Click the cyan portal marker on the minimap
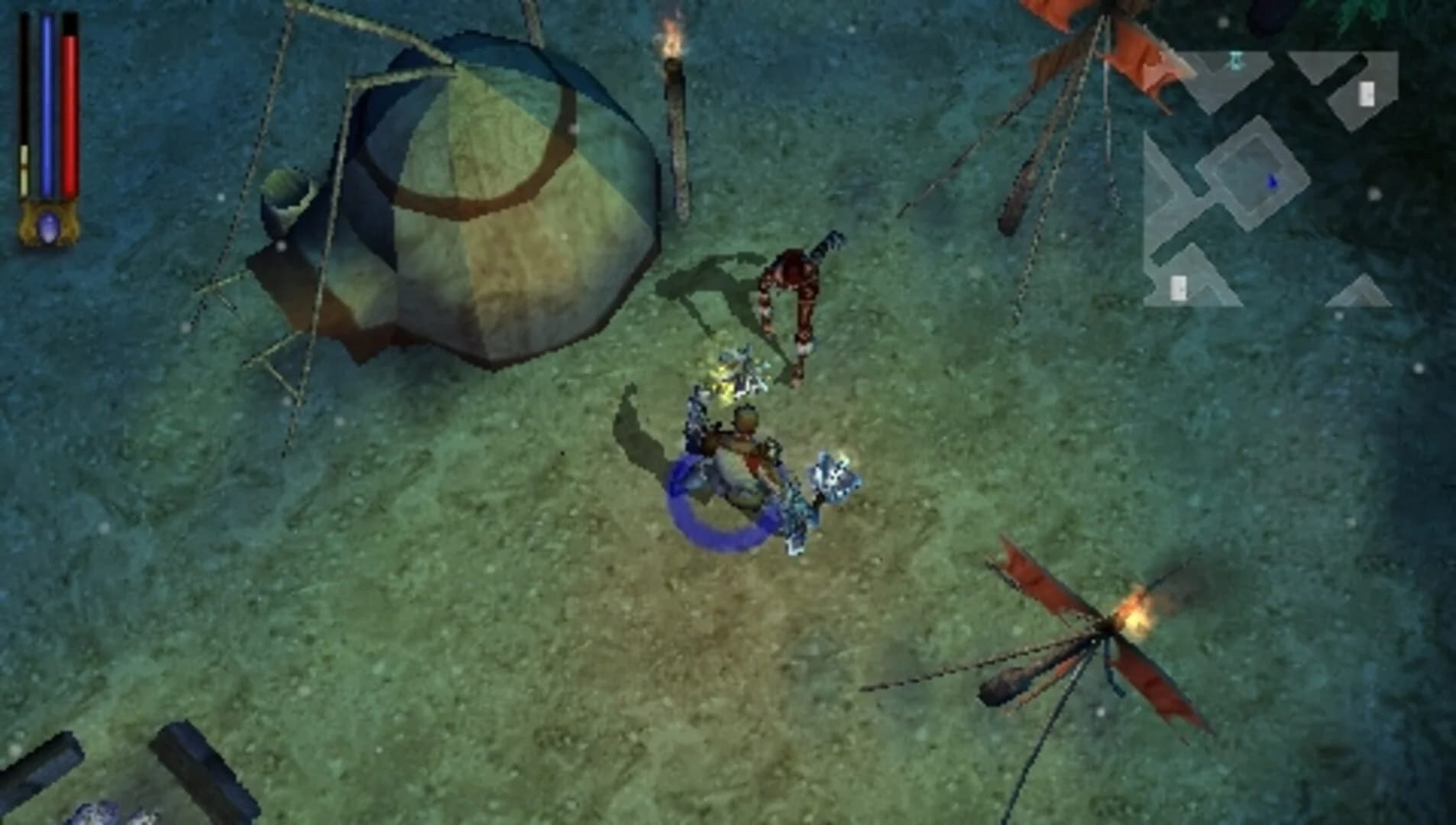The width and height of the screenshot is (1456, 825). coord(1236,63)
